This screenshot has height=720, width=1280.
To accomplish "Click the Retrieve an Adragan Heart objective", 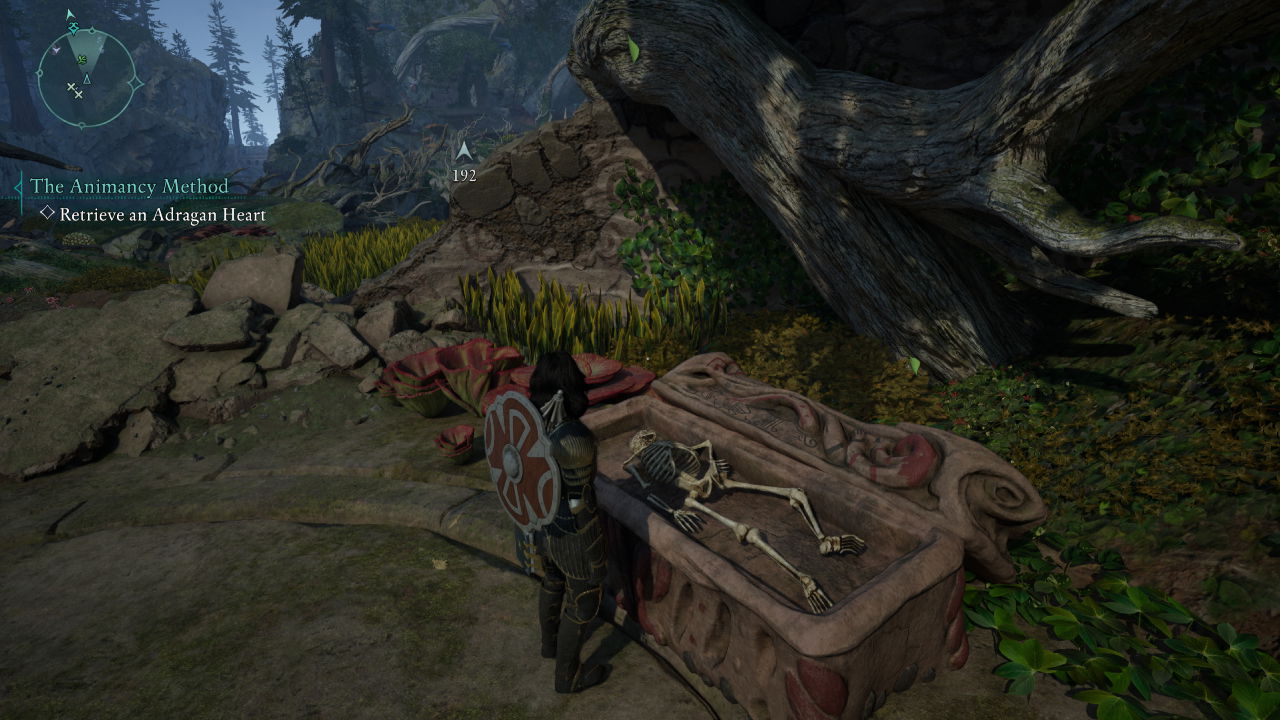I will point(162,215).
